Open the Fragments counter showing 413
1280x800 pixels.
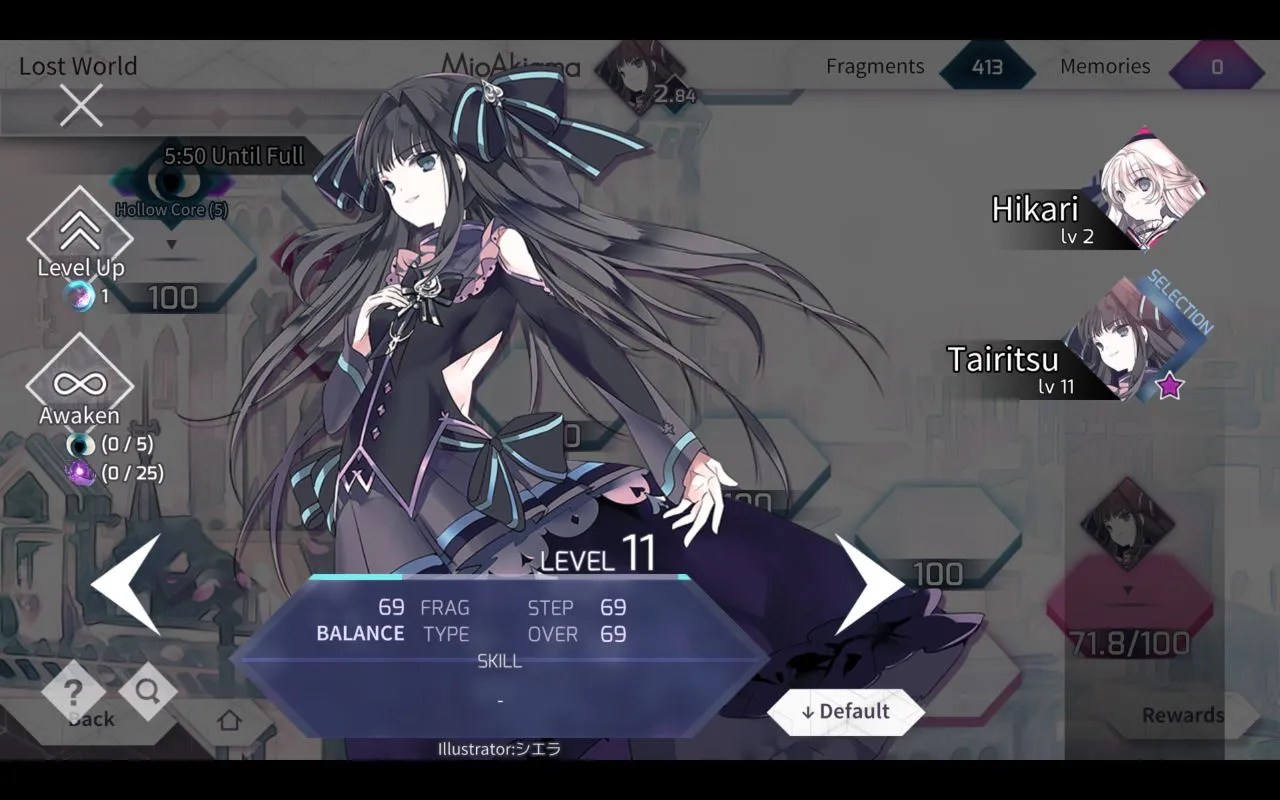pos(988,66)
